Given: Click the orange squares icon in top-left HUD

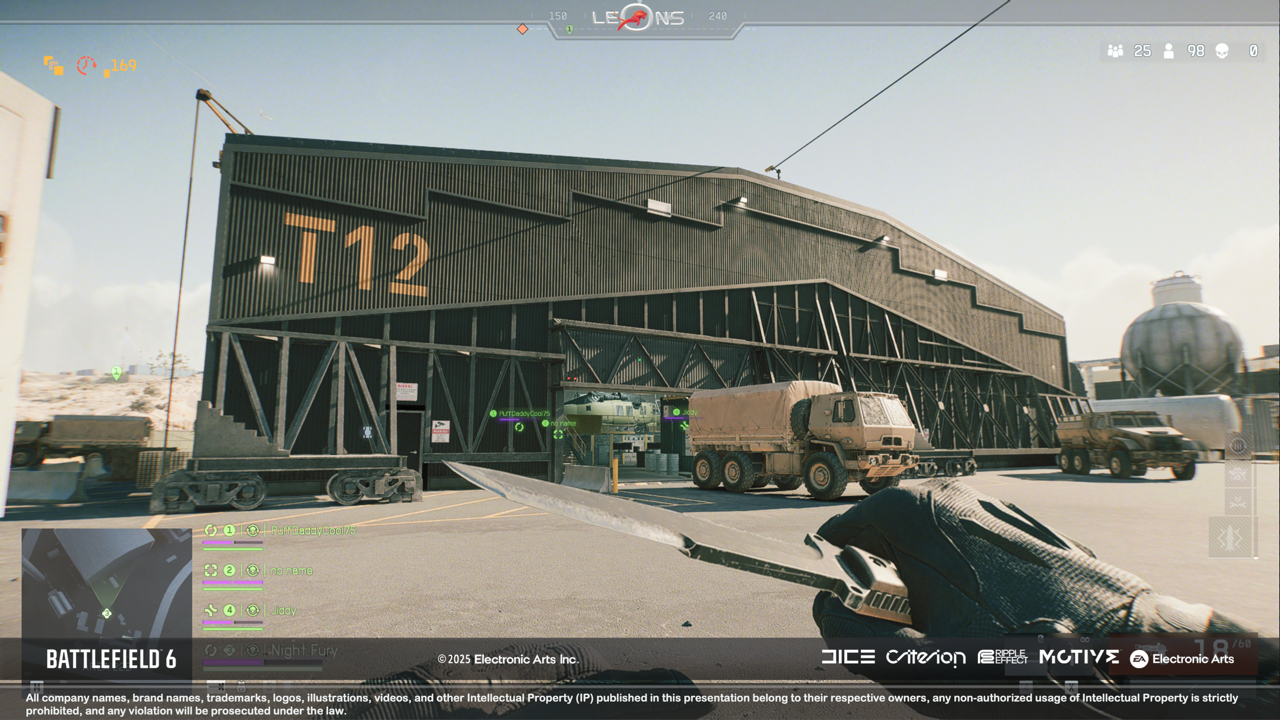Looking at the screenshot, I should tap(53, 66).
